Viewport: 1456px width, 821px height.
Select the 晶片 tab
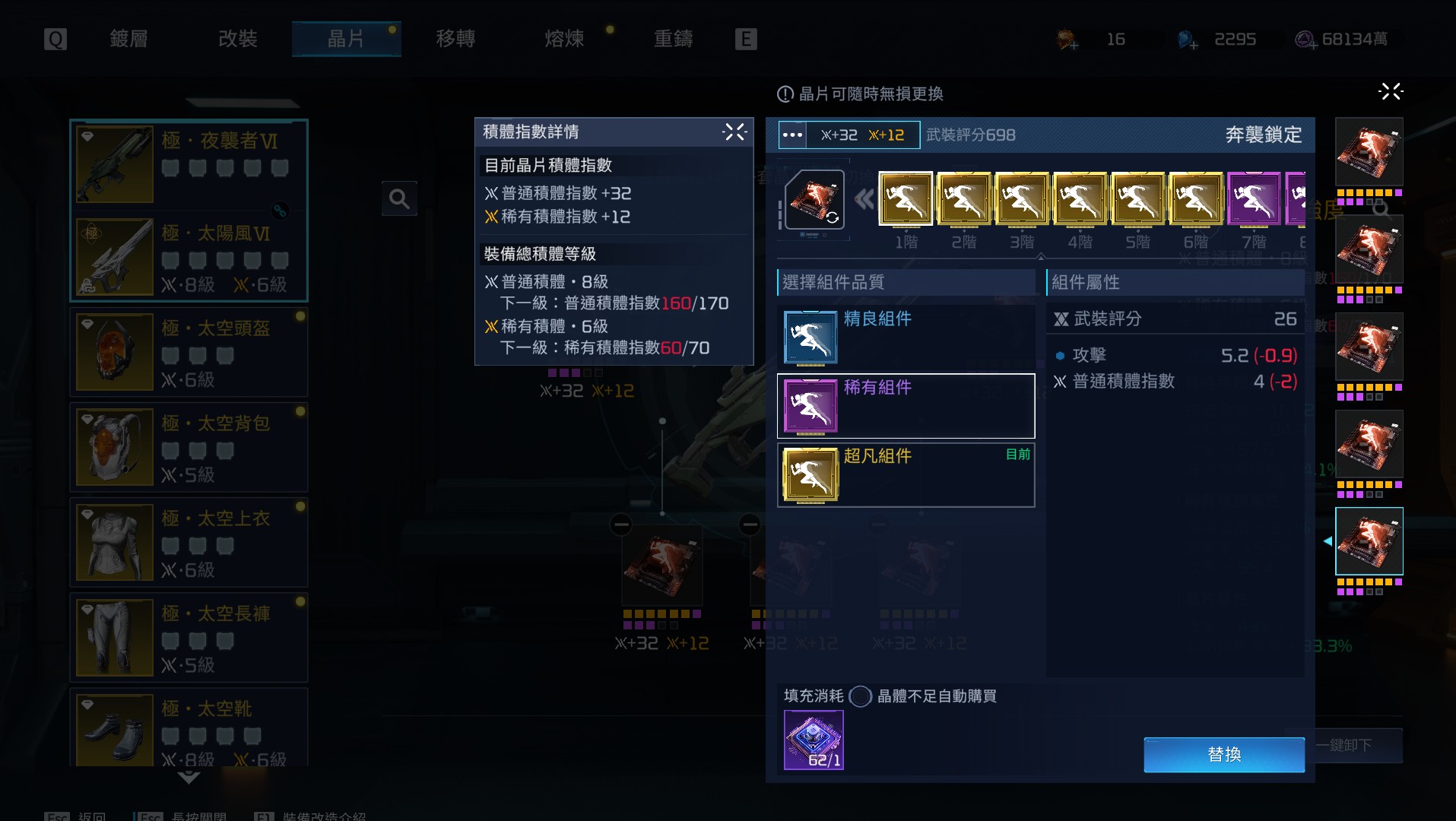(346, 39)
